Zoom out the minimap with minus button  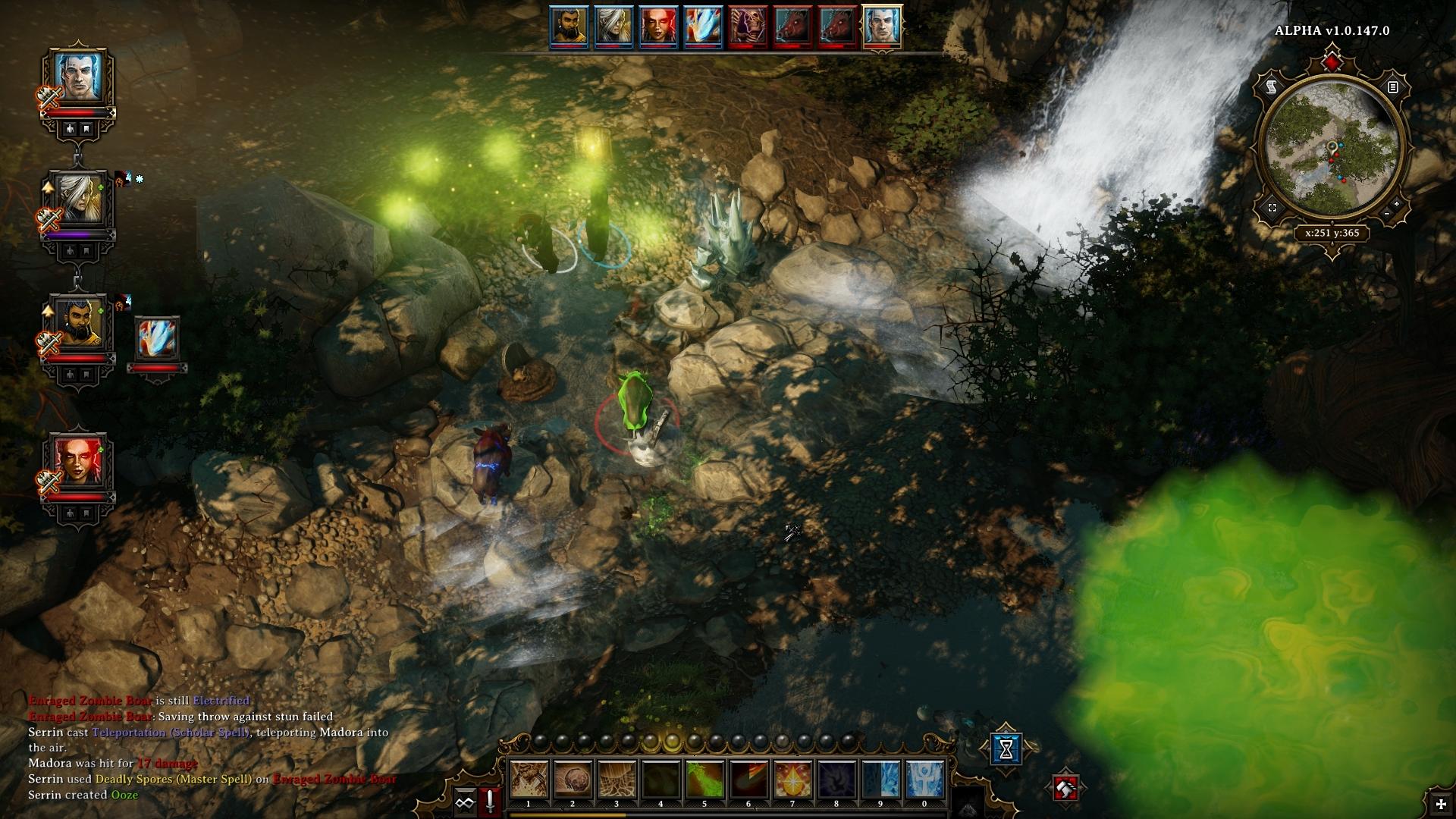(x=1386, y=215)
